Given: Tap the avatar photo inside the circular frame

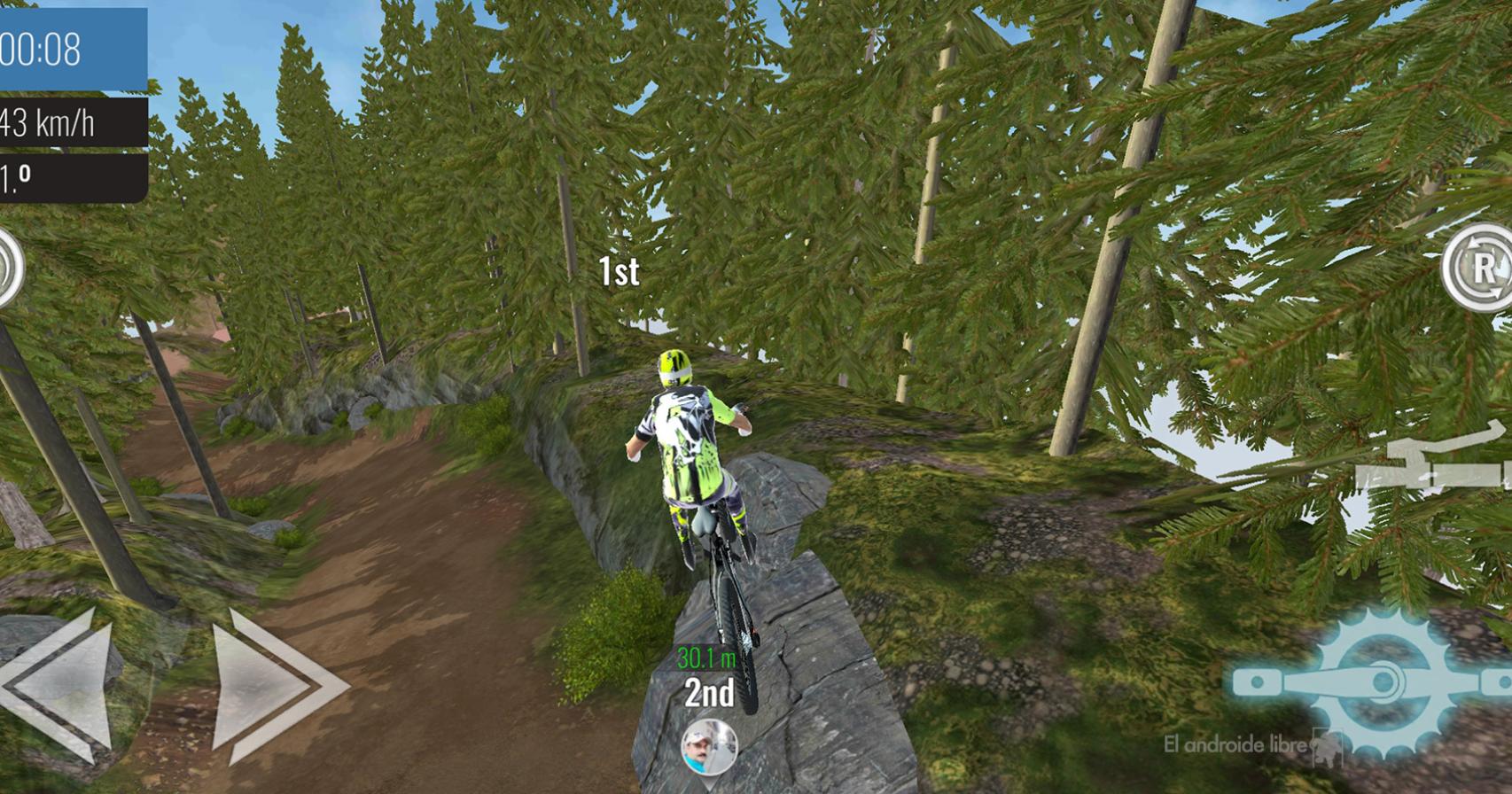Looking at the screenshot, I should click(x=711, y=749).
